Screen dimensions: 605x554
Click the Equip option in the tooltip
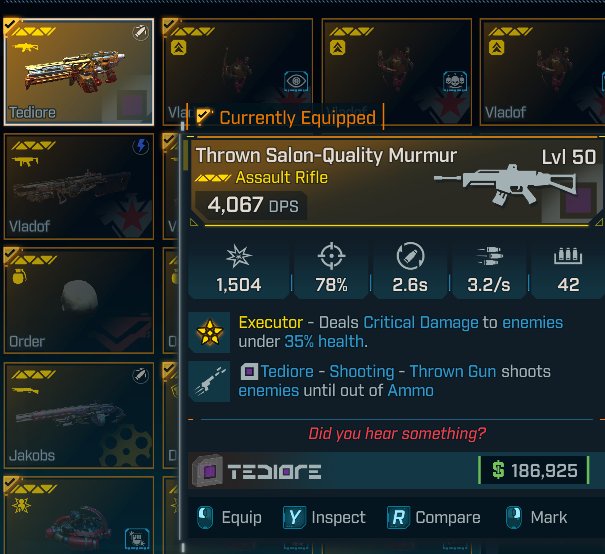click(231, 517)
